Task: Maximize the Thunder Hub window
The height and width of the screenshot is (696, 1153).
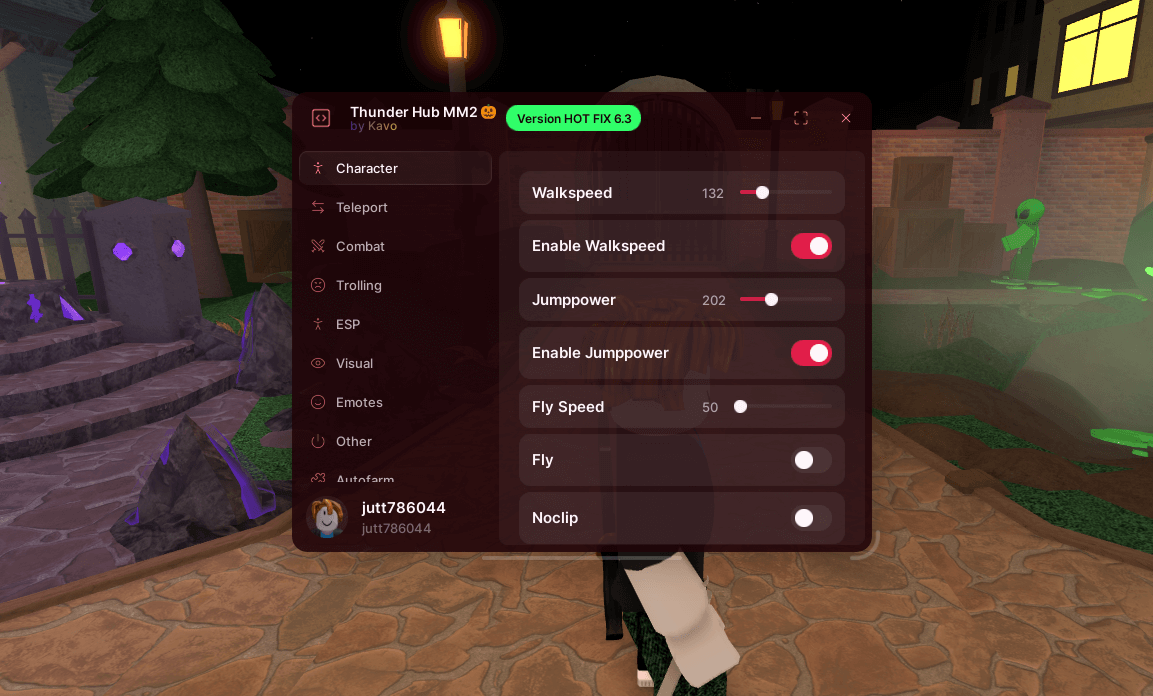Action: tap(801, 118)
